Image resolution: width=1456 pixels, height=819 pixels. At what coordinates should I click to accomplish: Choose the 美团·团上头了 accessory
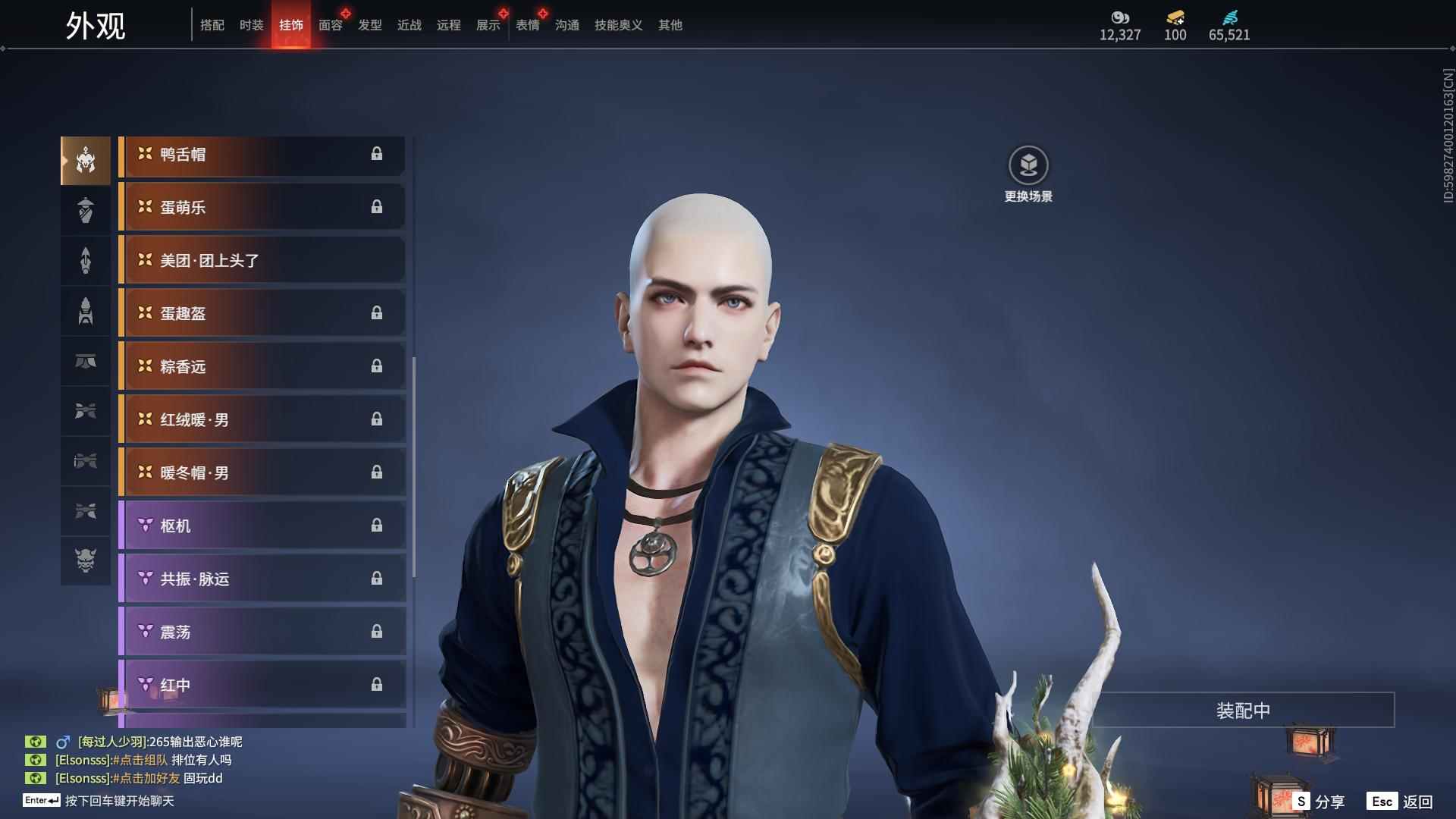262,261
